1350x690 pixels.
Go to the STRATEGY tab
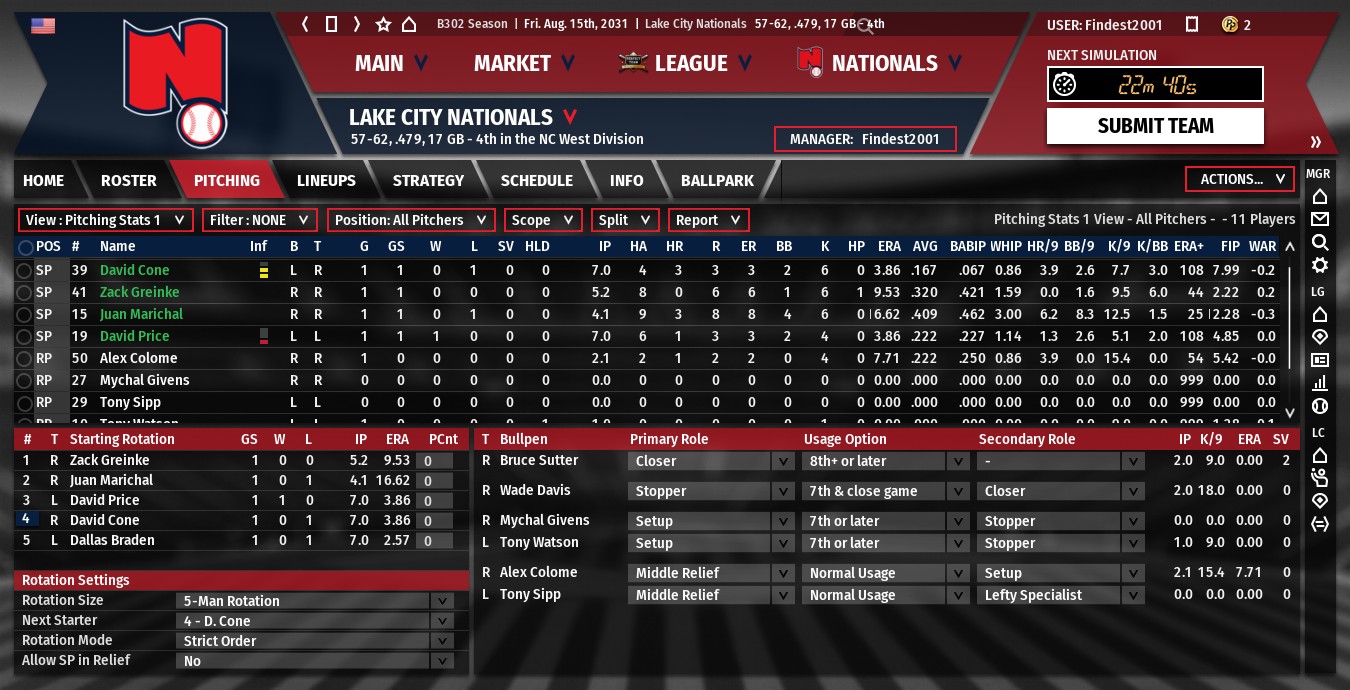tap(428, 181)
